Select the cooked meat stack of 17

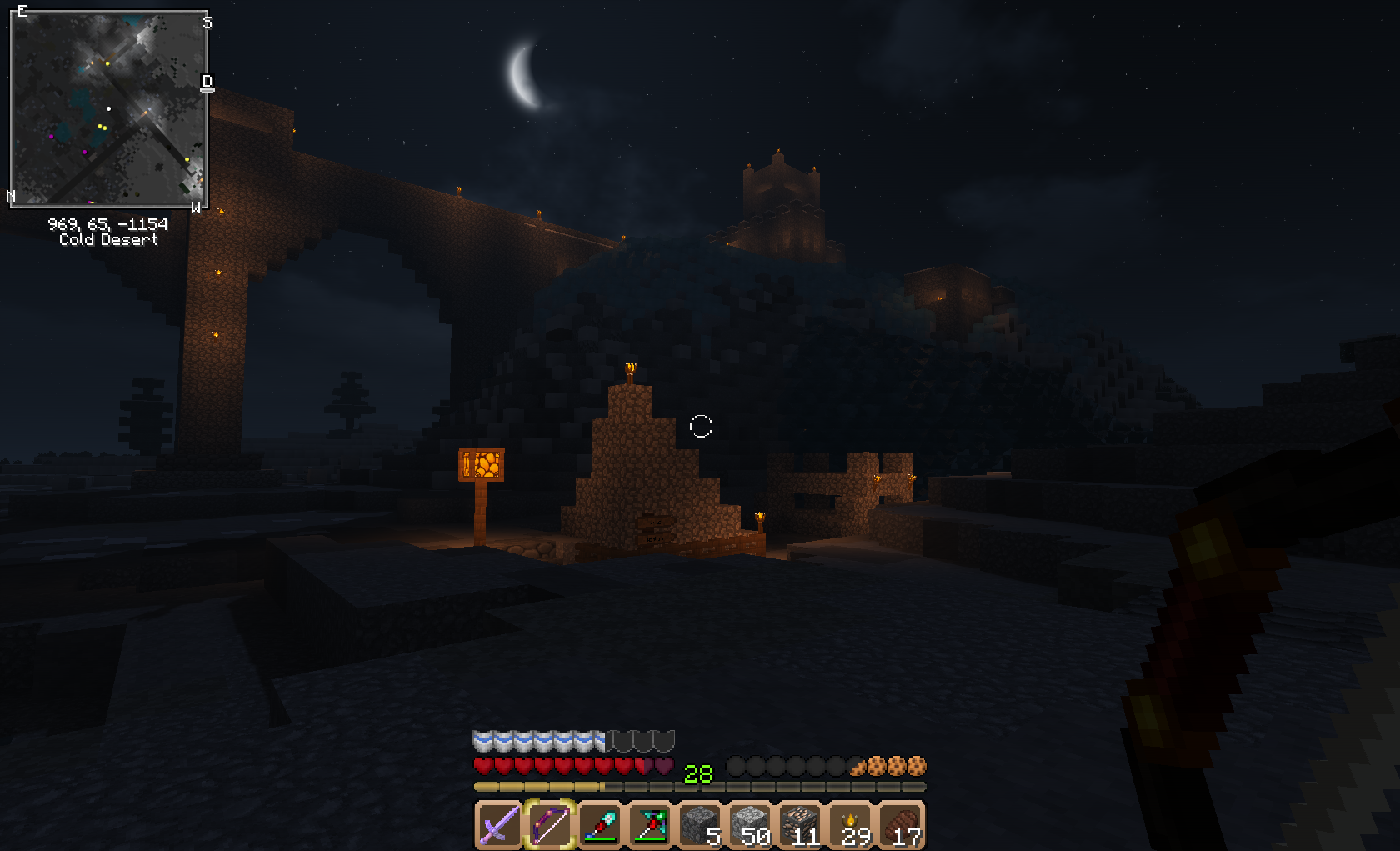click(900, 825)
